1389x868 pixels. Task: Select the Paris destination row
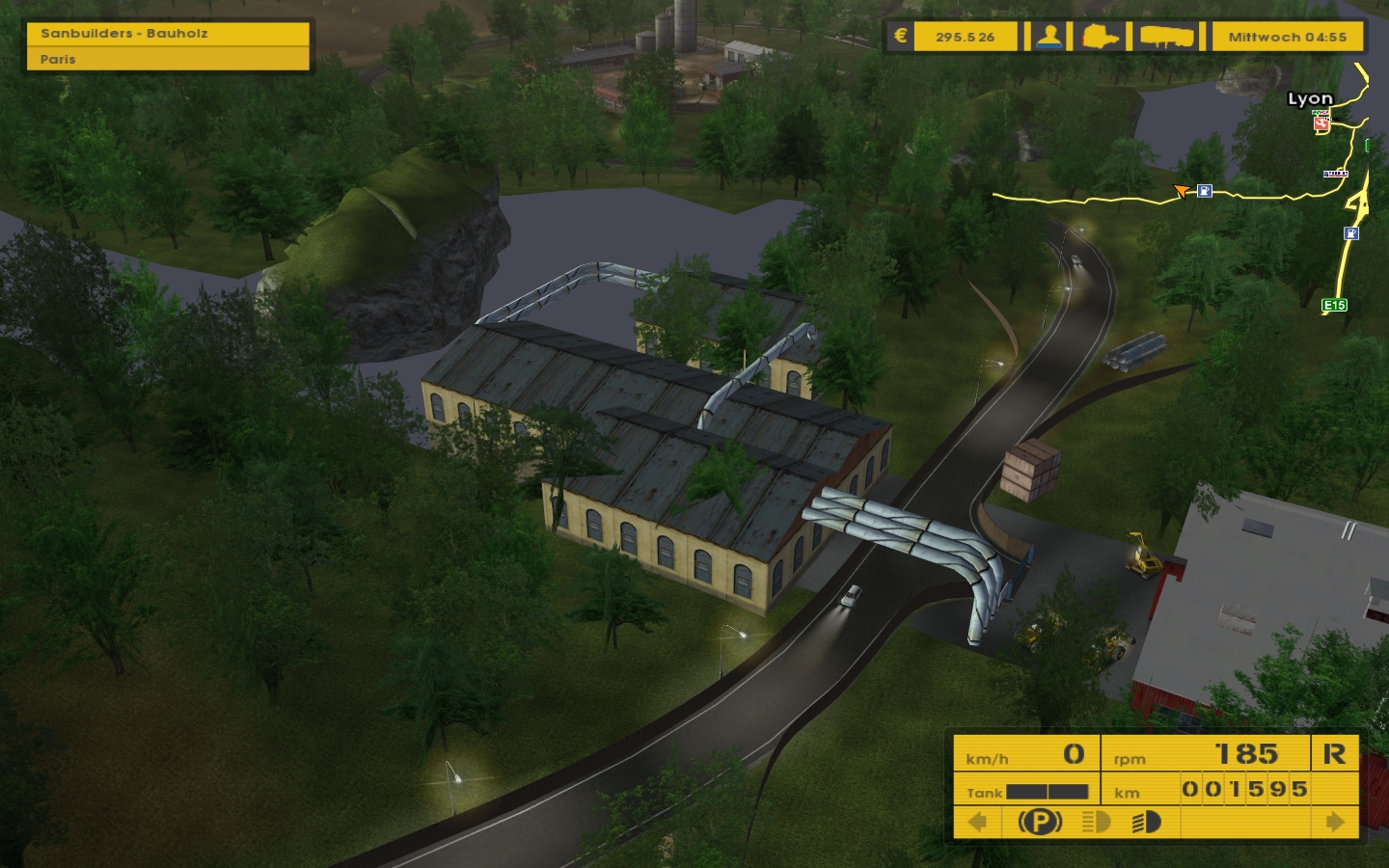[x=168, y=59]
